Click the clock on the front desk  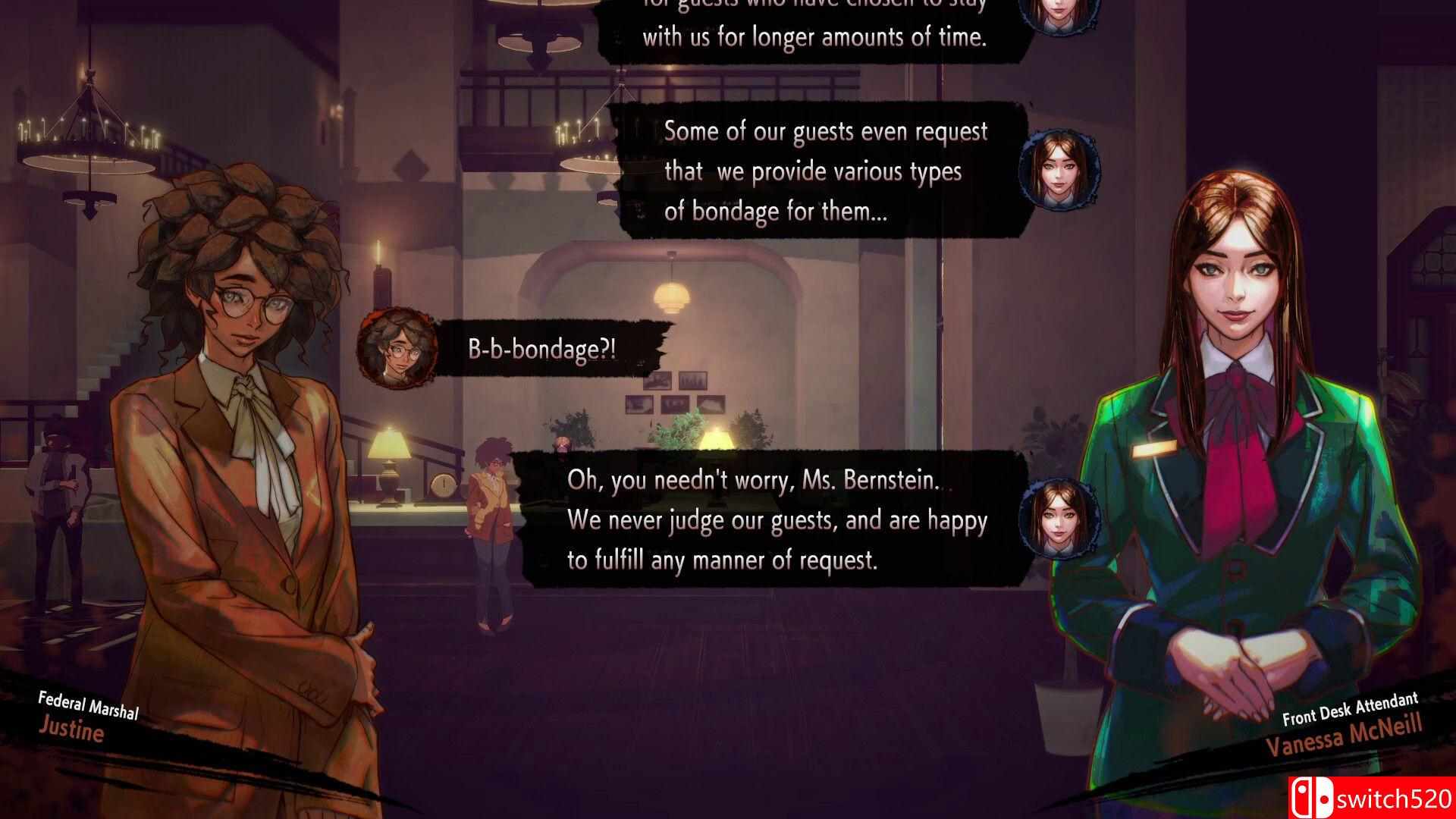(x=444, y=483)
